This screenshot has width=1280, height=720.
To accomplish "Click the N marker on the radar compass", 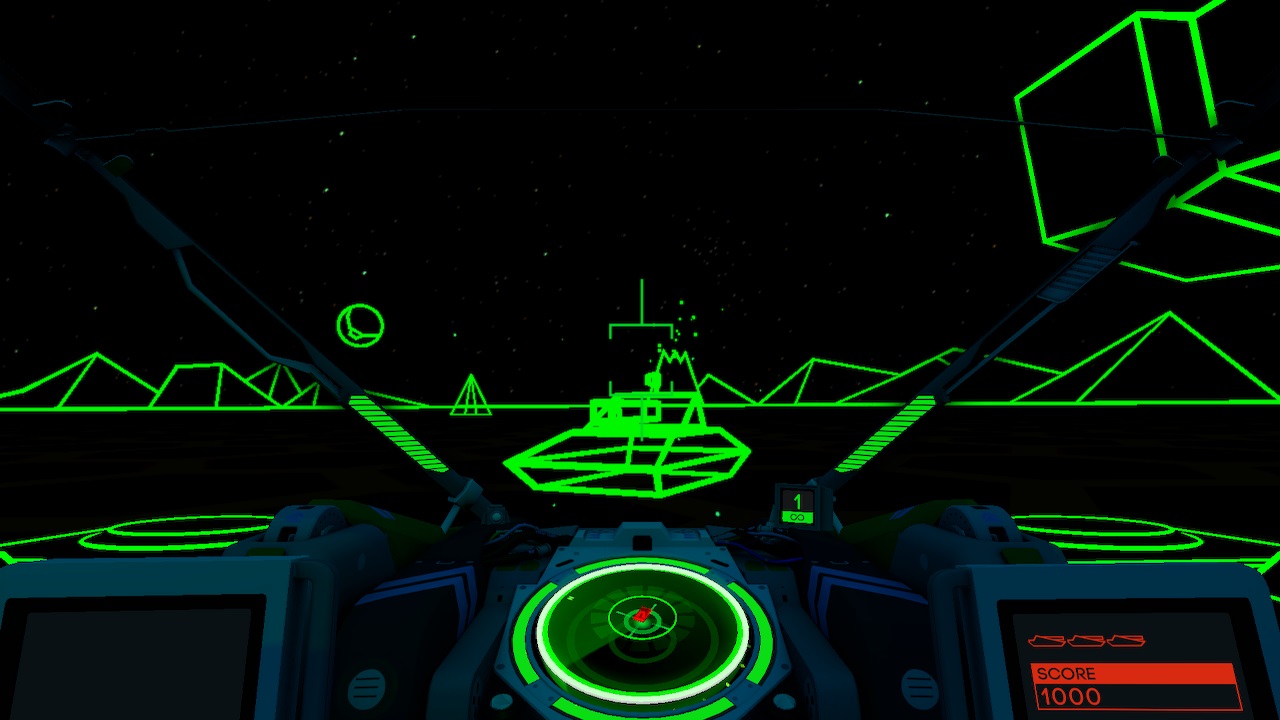I will pyautogui.click(x=572, y=597).
